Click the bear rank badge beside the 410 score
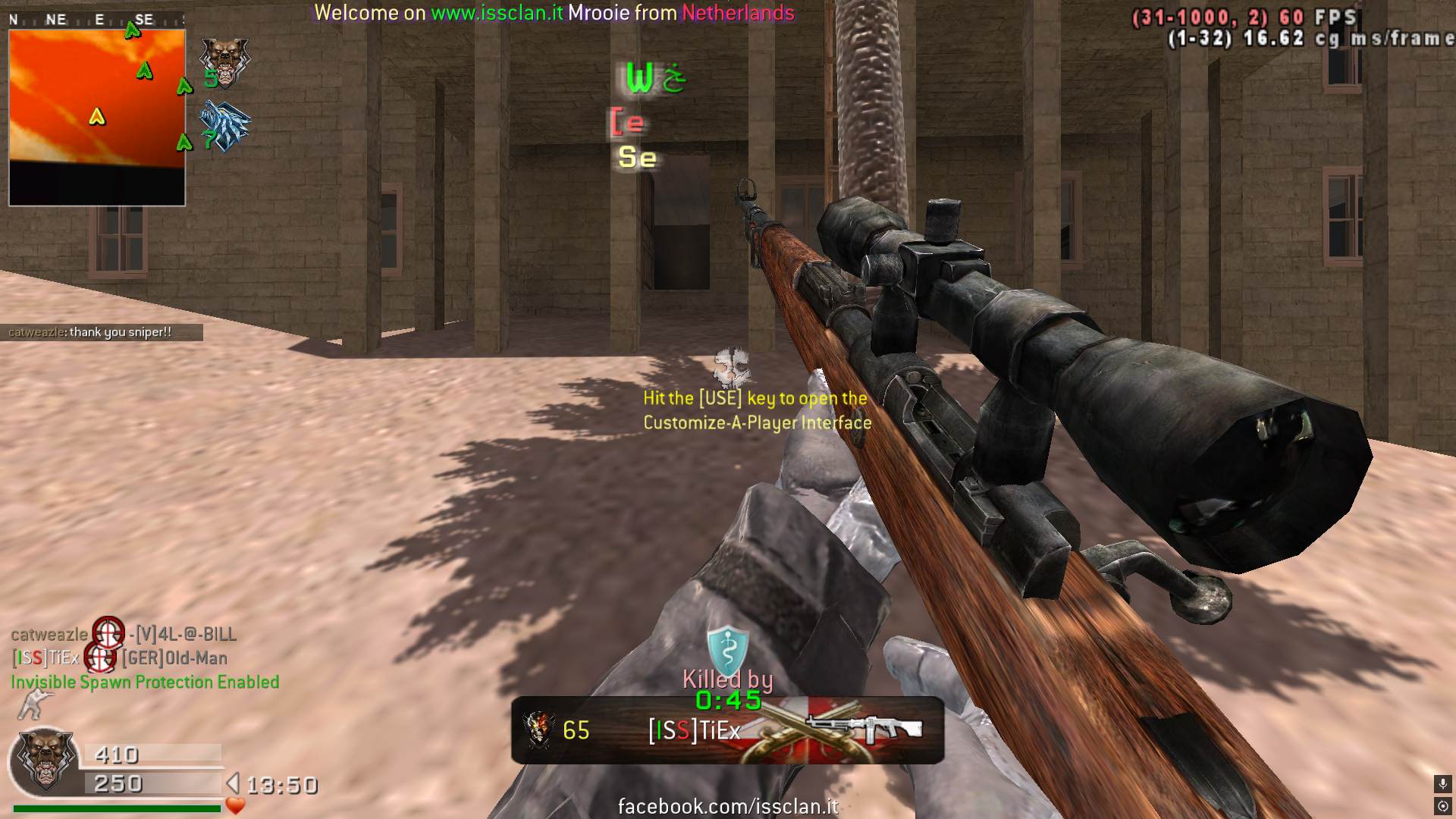This screenshot has width=1456, height=819. click(x=45, y=759)
